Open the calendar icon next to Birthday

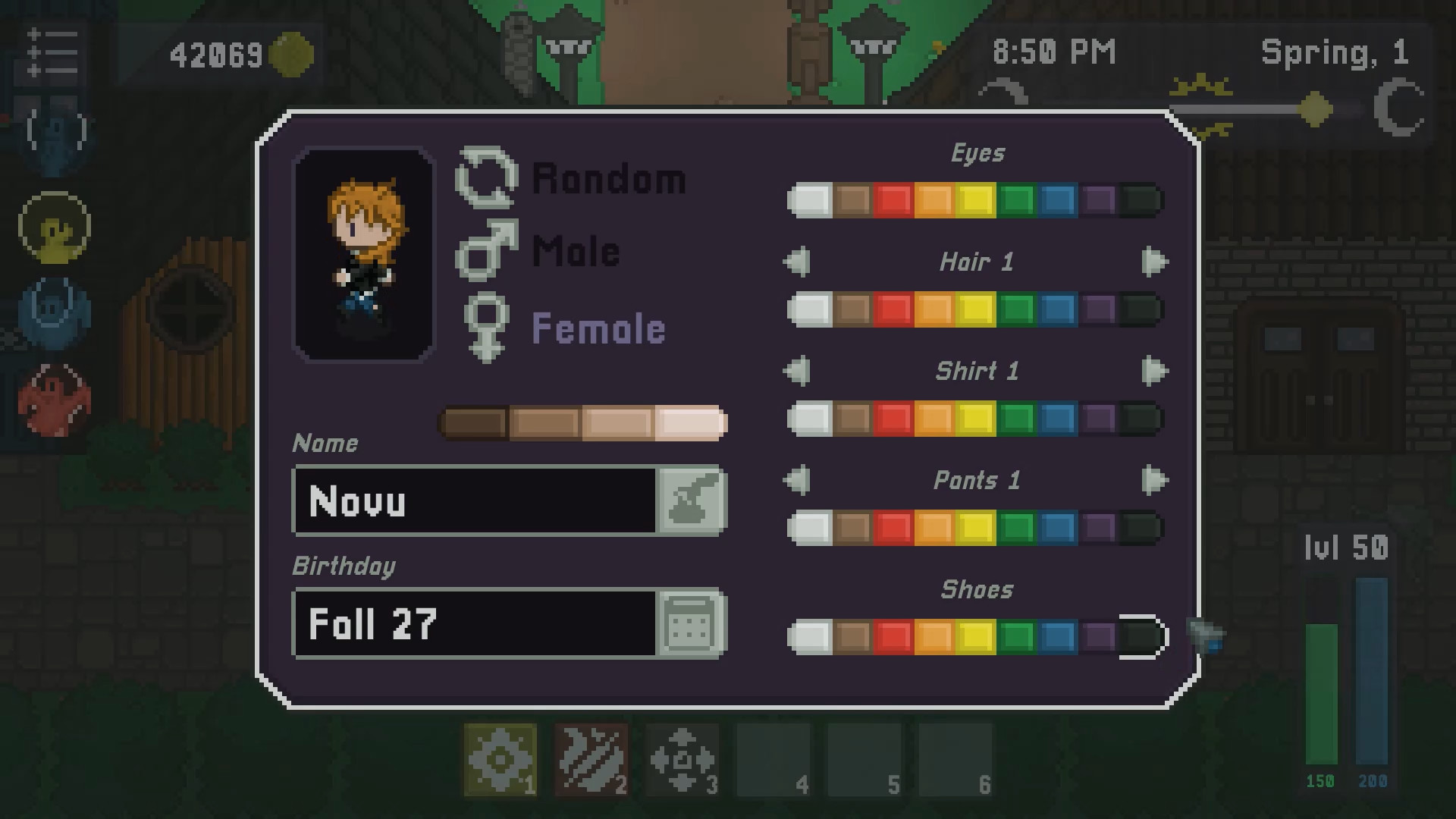(691, 624)
